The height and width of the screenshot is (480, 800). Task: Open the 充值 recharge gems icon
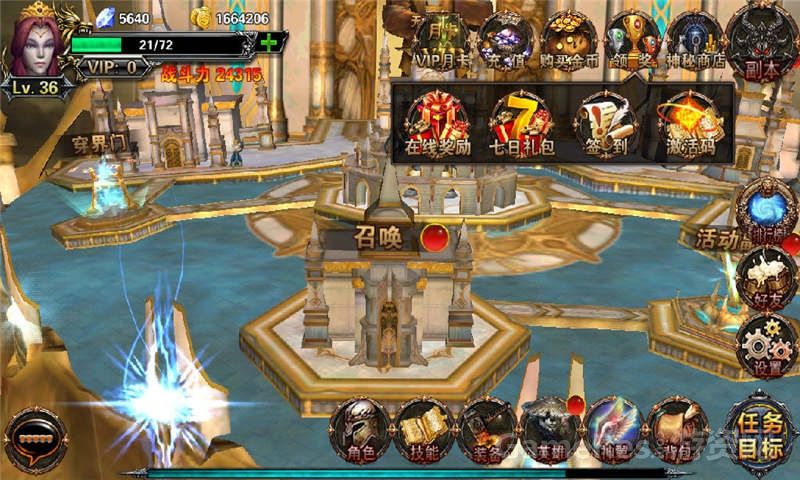point(505,42)
